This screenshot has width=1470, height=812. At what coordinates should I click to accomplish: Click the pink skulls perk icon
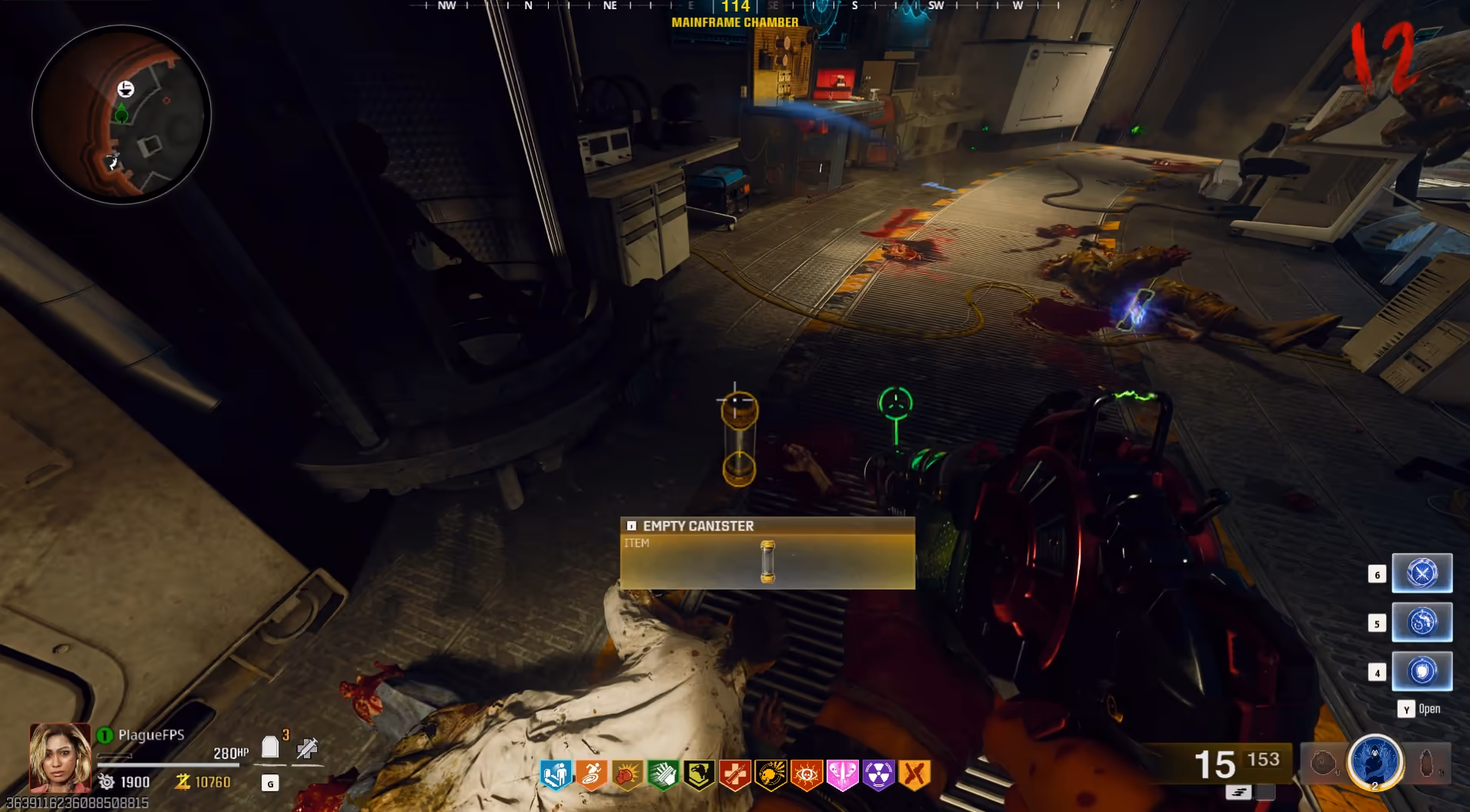(842, 775)
